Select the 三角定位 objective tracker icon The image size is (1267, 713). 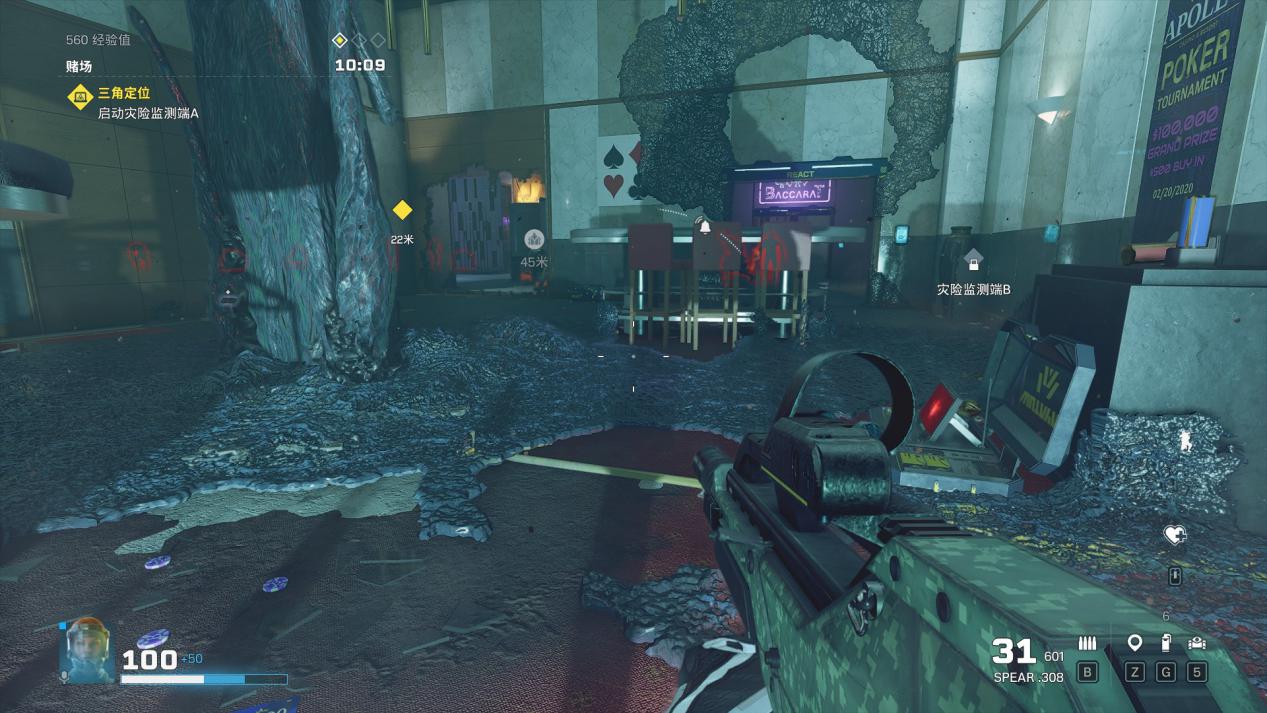click(80, 97)
